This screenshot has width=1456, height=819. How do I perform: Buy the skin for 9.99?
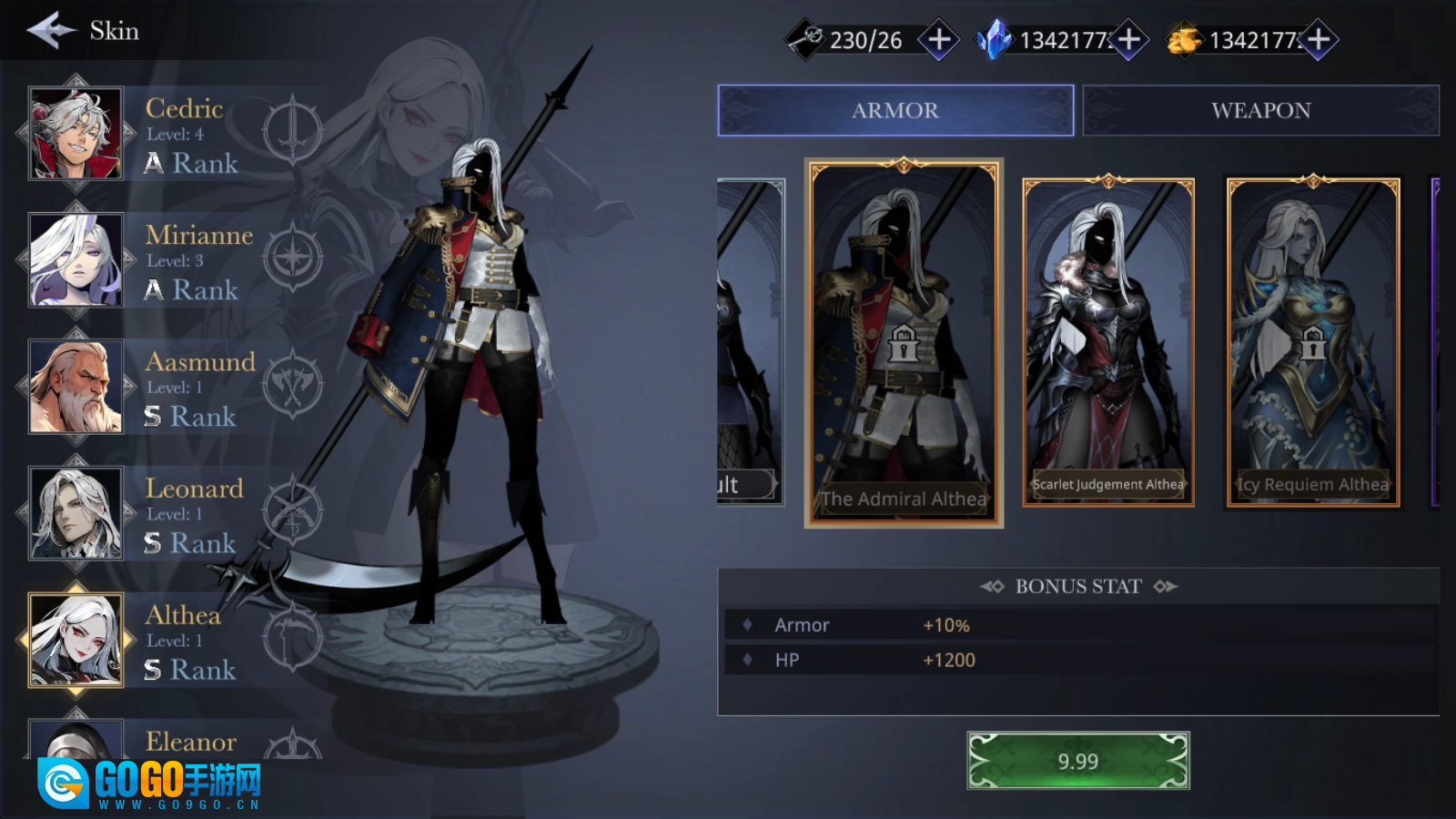(1077, 761)
